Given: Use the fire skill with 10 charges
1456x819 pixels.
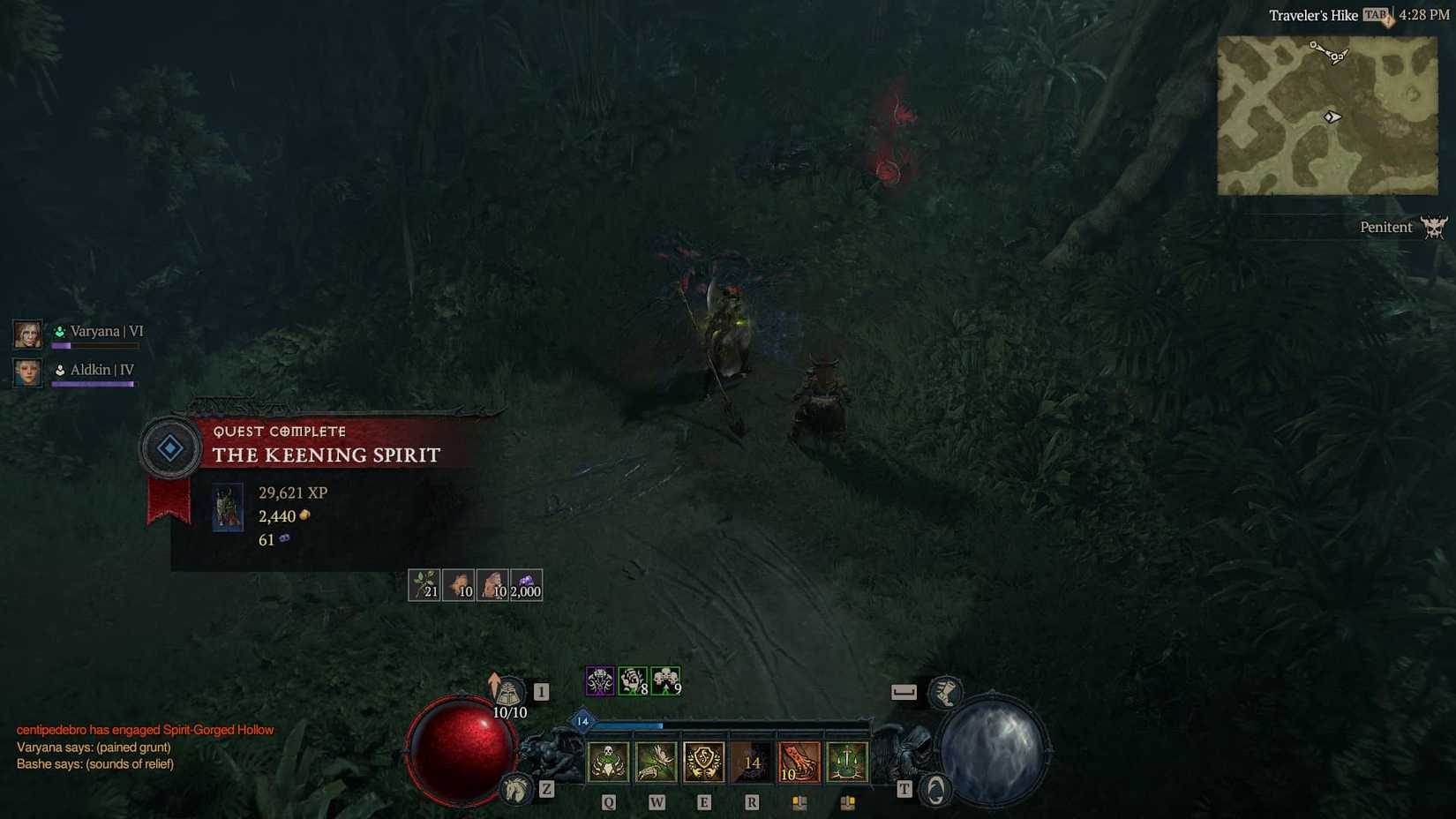Looking at the screenshot, I should click(x=799, y=762).
